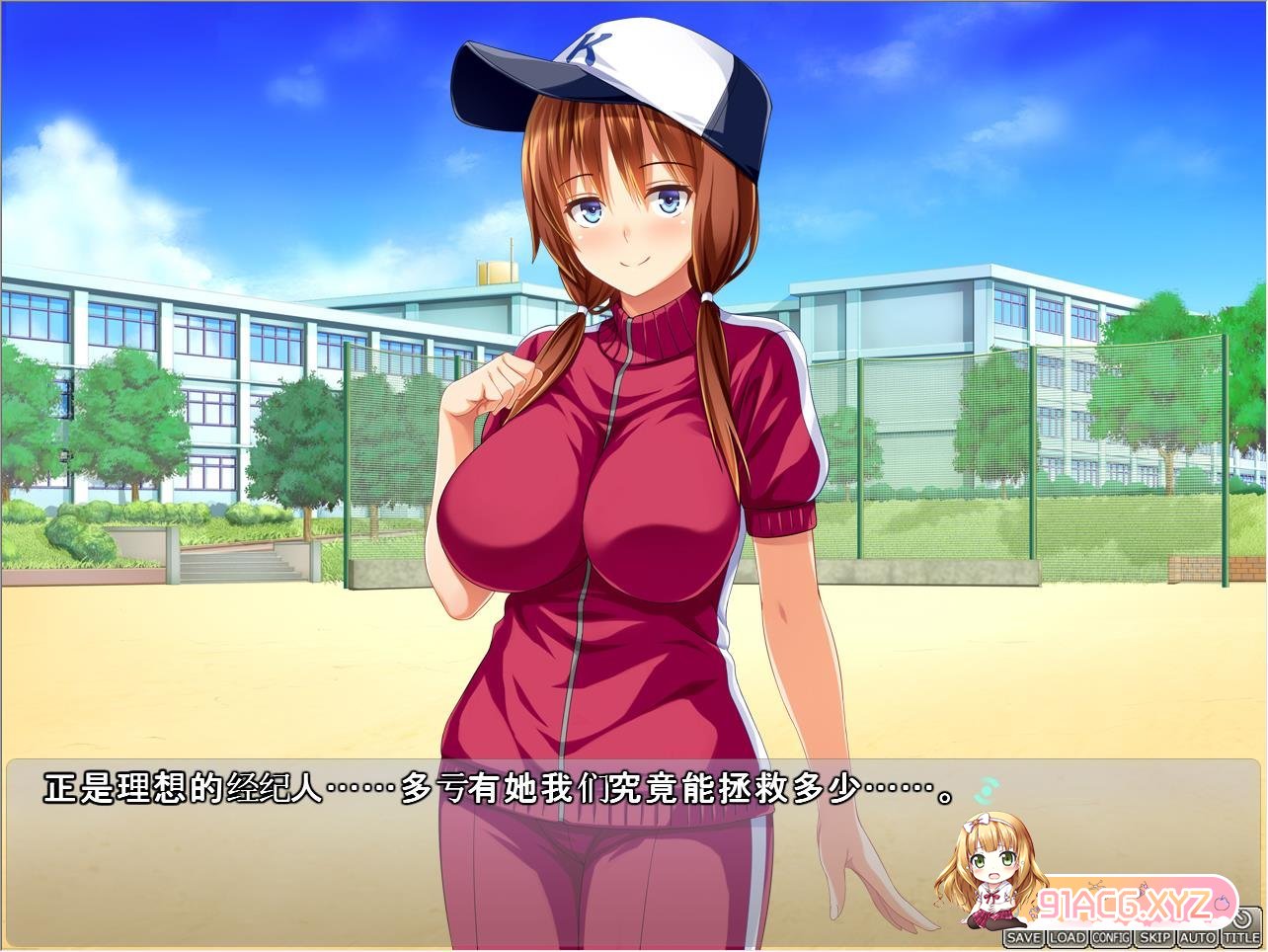This screenshot has height=952, width=1268.
Task: Toggle AUTO text advance
Action: click(1198, 937)
